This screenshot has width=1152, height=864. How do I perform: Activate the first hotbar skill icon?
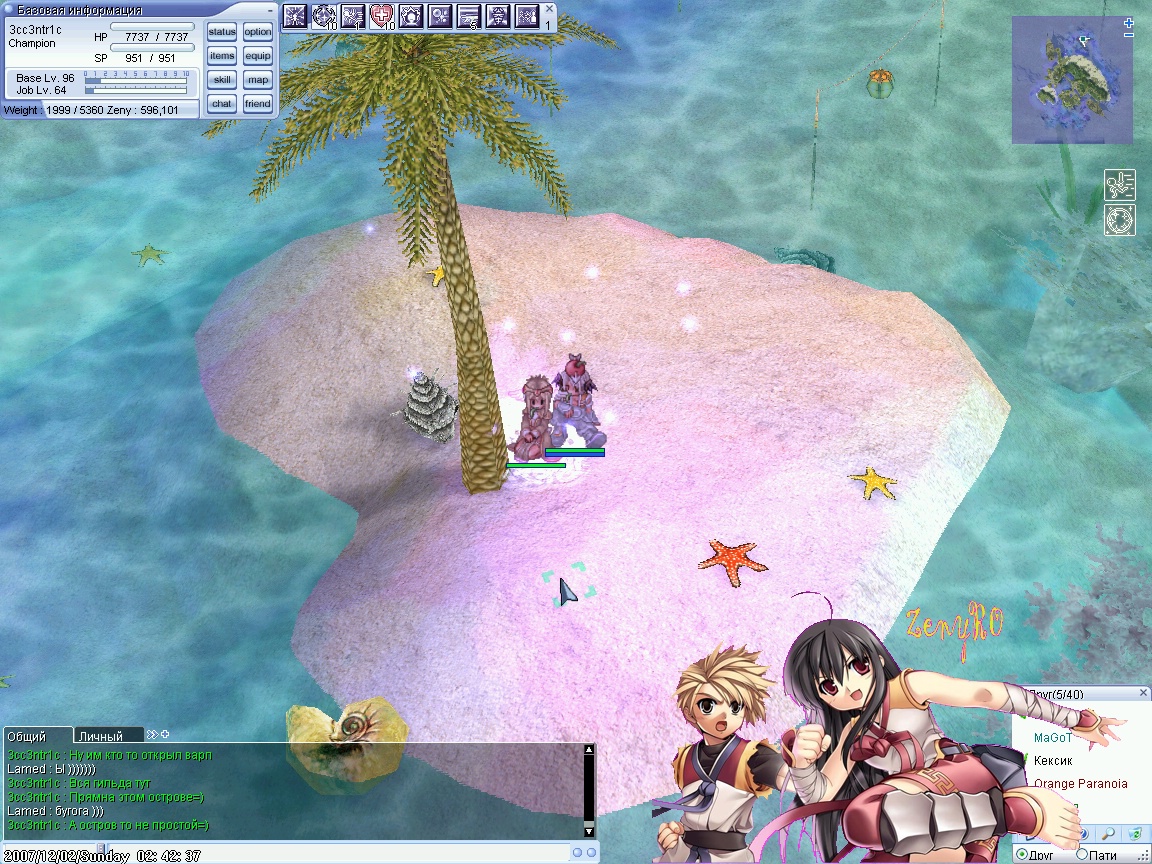(295, 16)
